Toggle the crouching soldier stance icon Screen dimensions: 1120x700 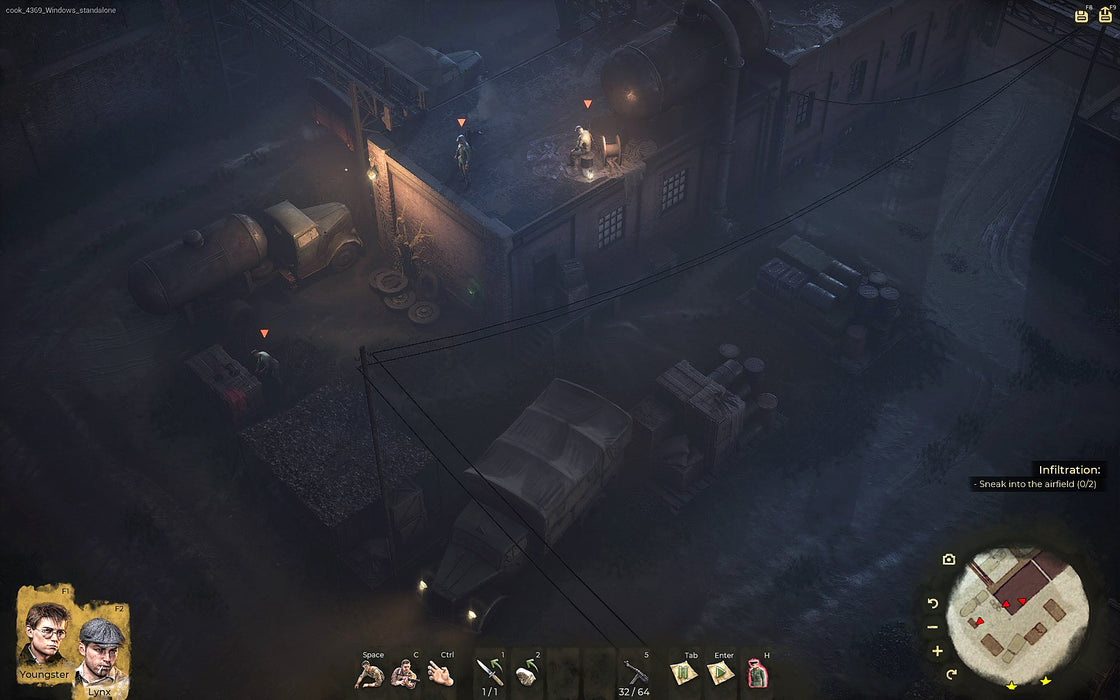coord(369,675)
